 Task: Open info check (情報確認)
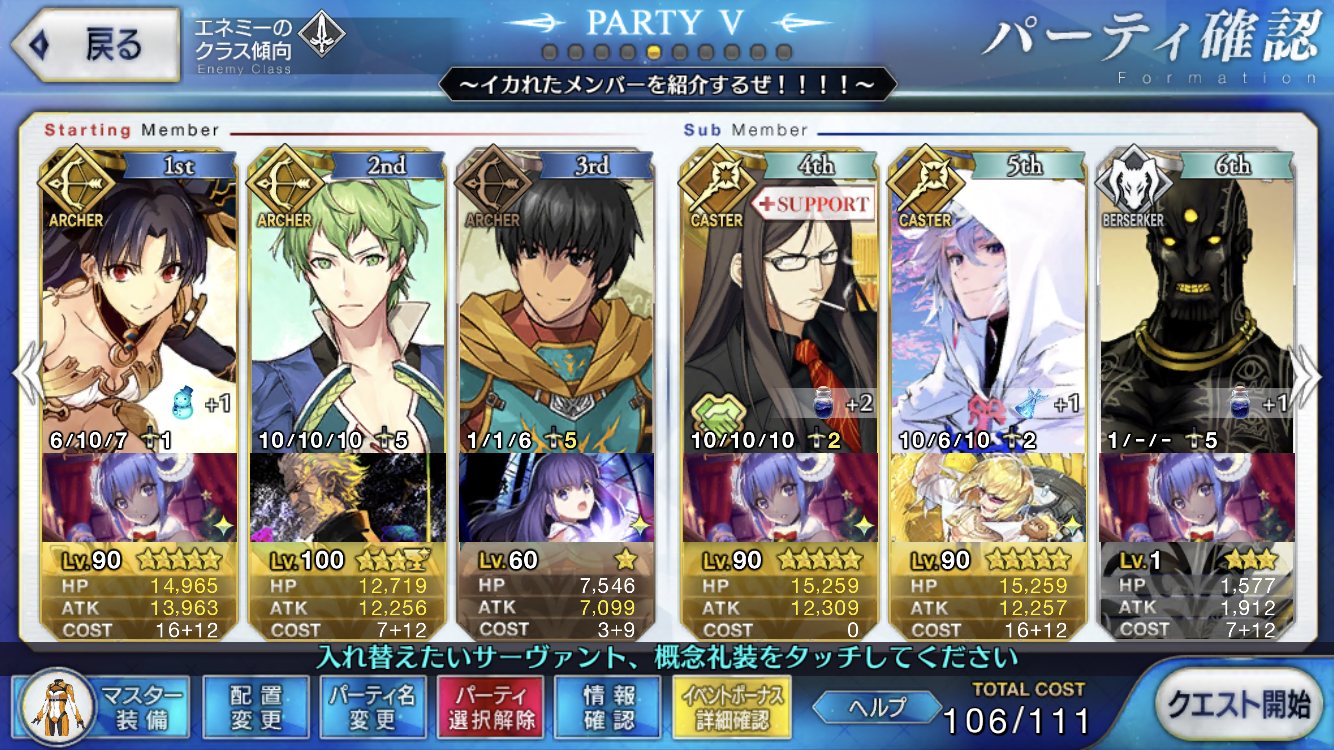[608, 707]
